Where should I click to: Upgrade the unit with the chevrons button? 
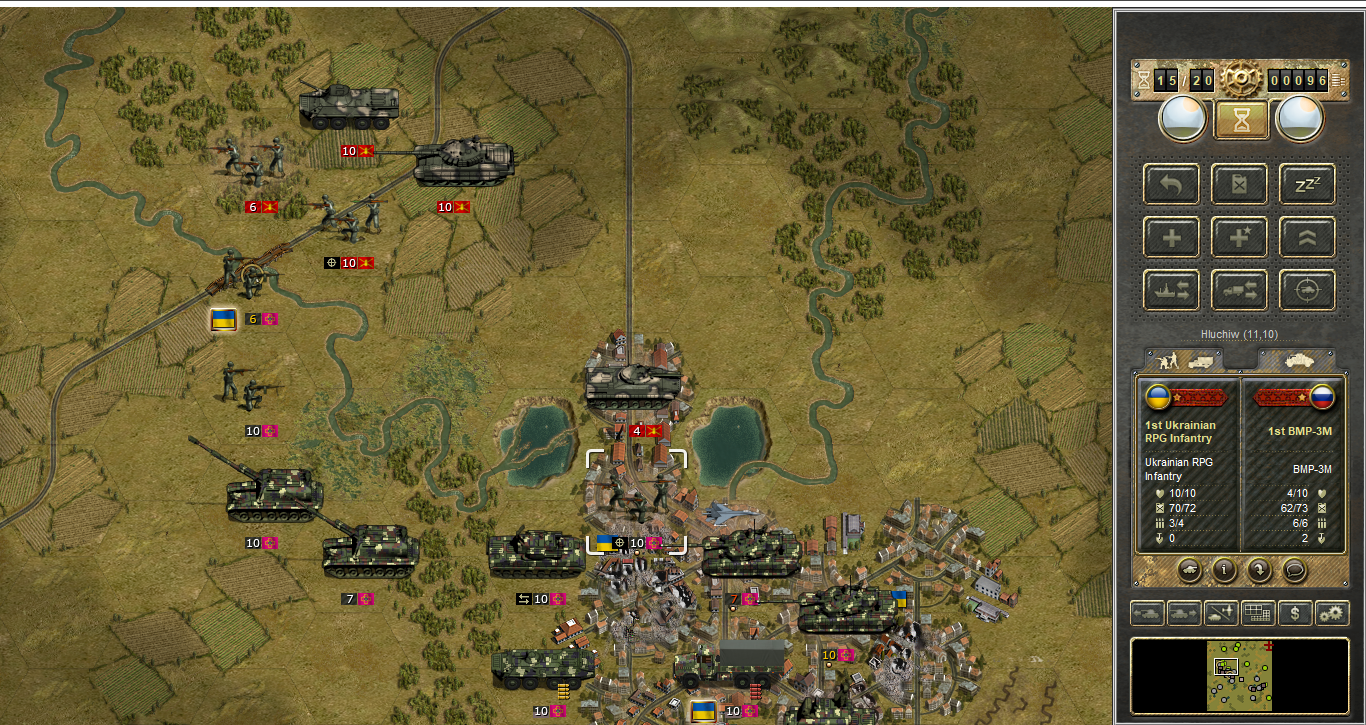tap(1307, 237)
